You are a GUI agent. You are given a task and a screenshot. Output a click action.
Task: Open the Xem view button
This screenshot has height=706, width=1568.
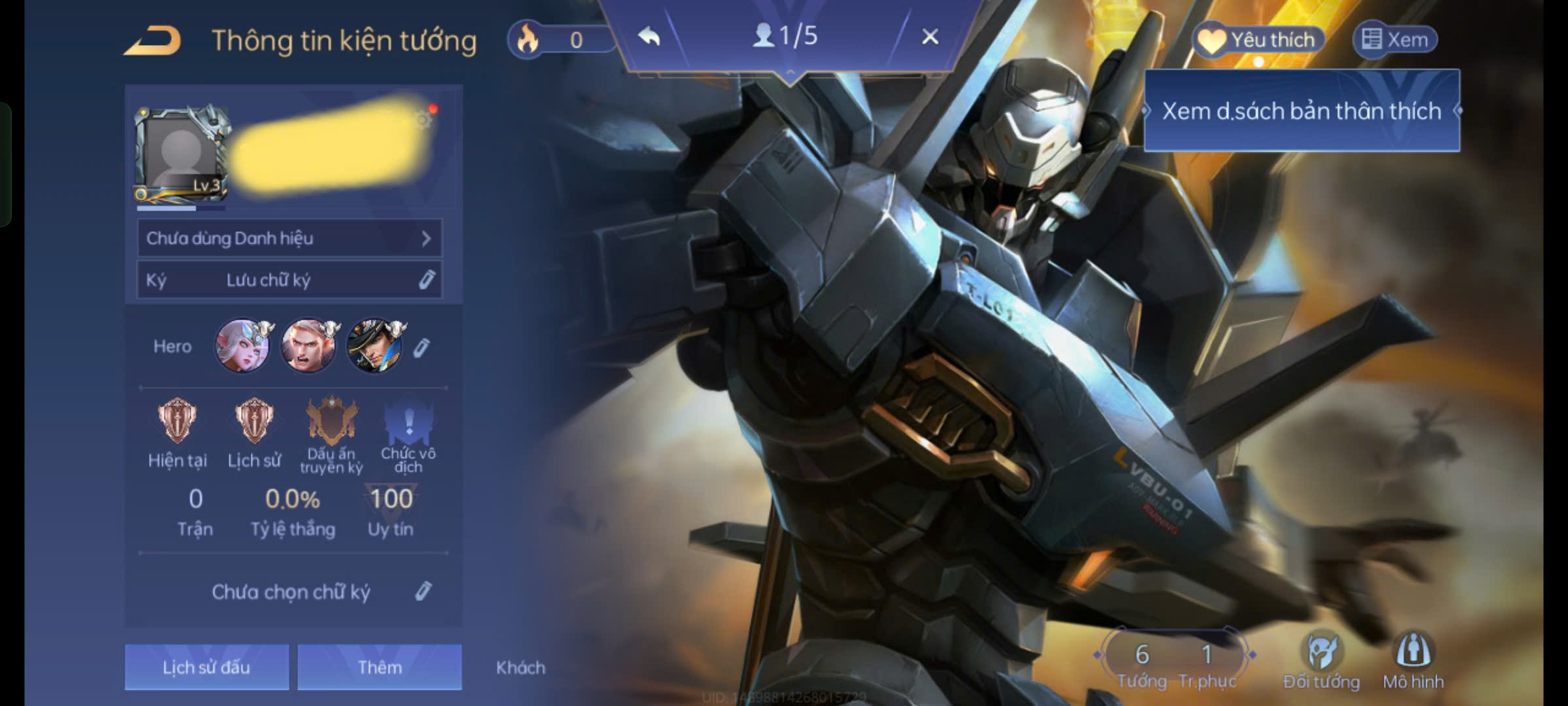point(1395,40)
